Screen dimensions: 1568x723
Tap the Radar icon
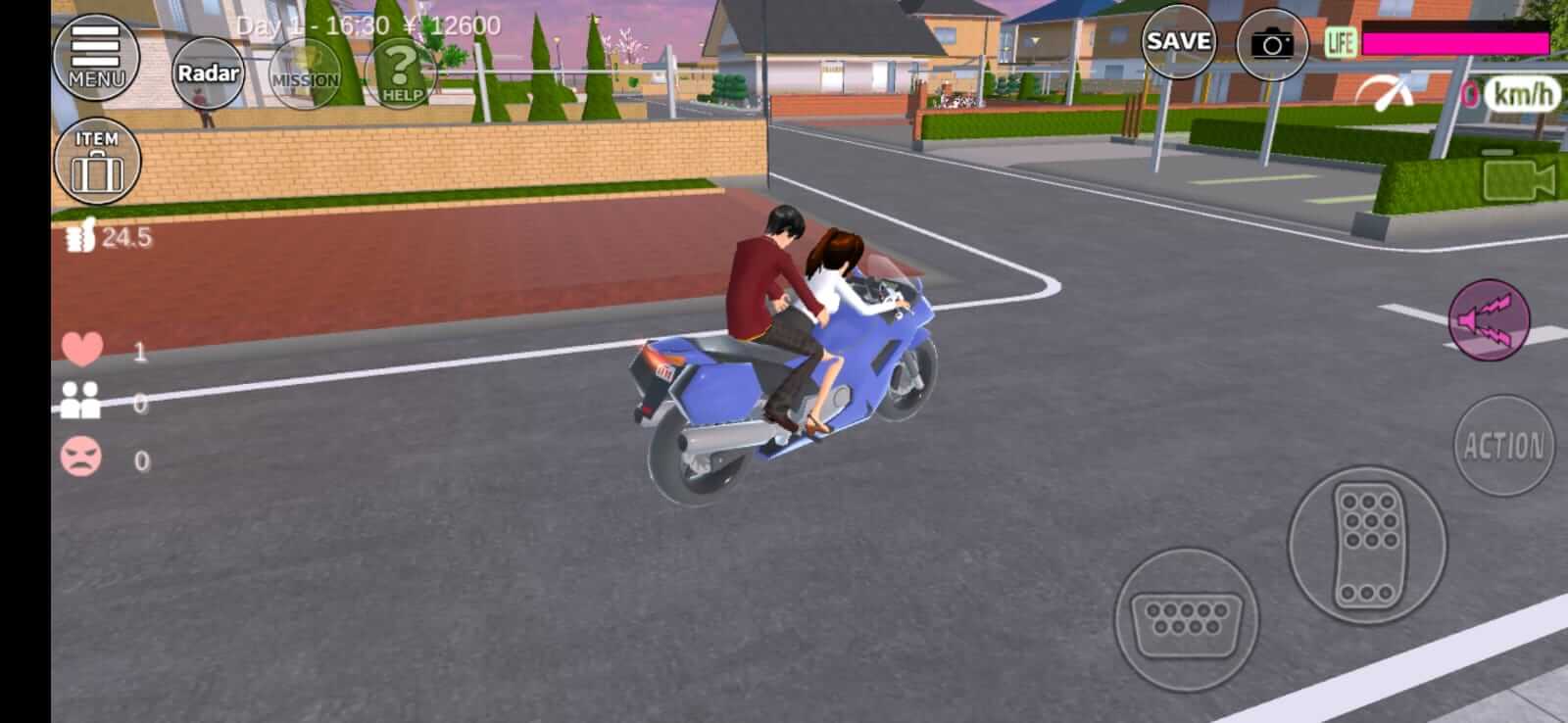pos(207,72)
